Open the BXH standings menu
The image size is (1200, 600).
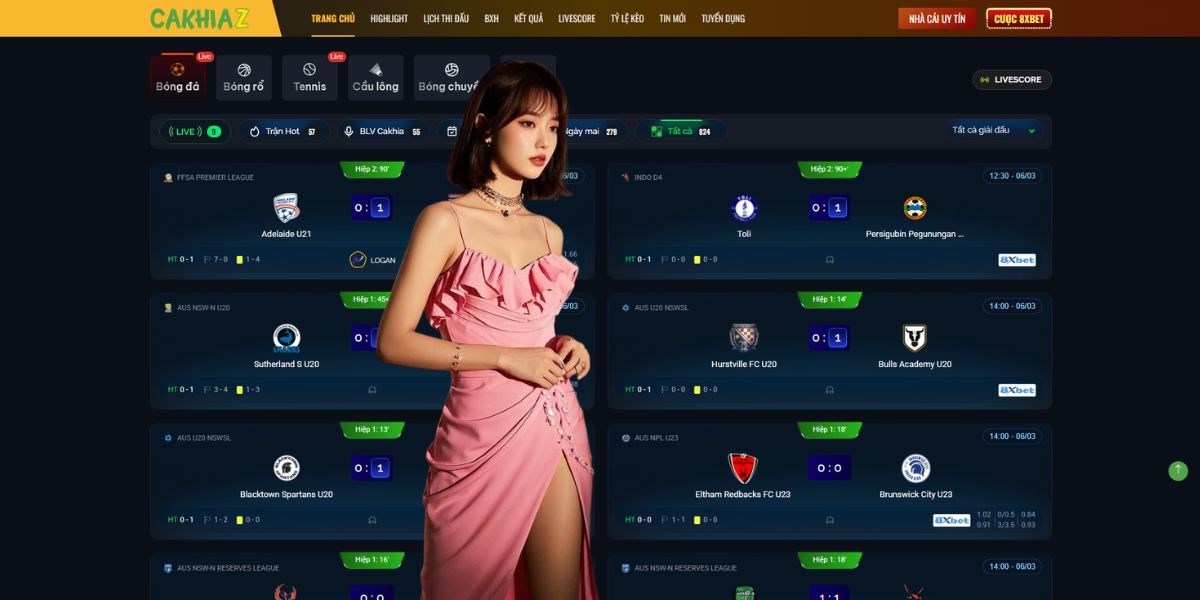(x=491, y=18)
